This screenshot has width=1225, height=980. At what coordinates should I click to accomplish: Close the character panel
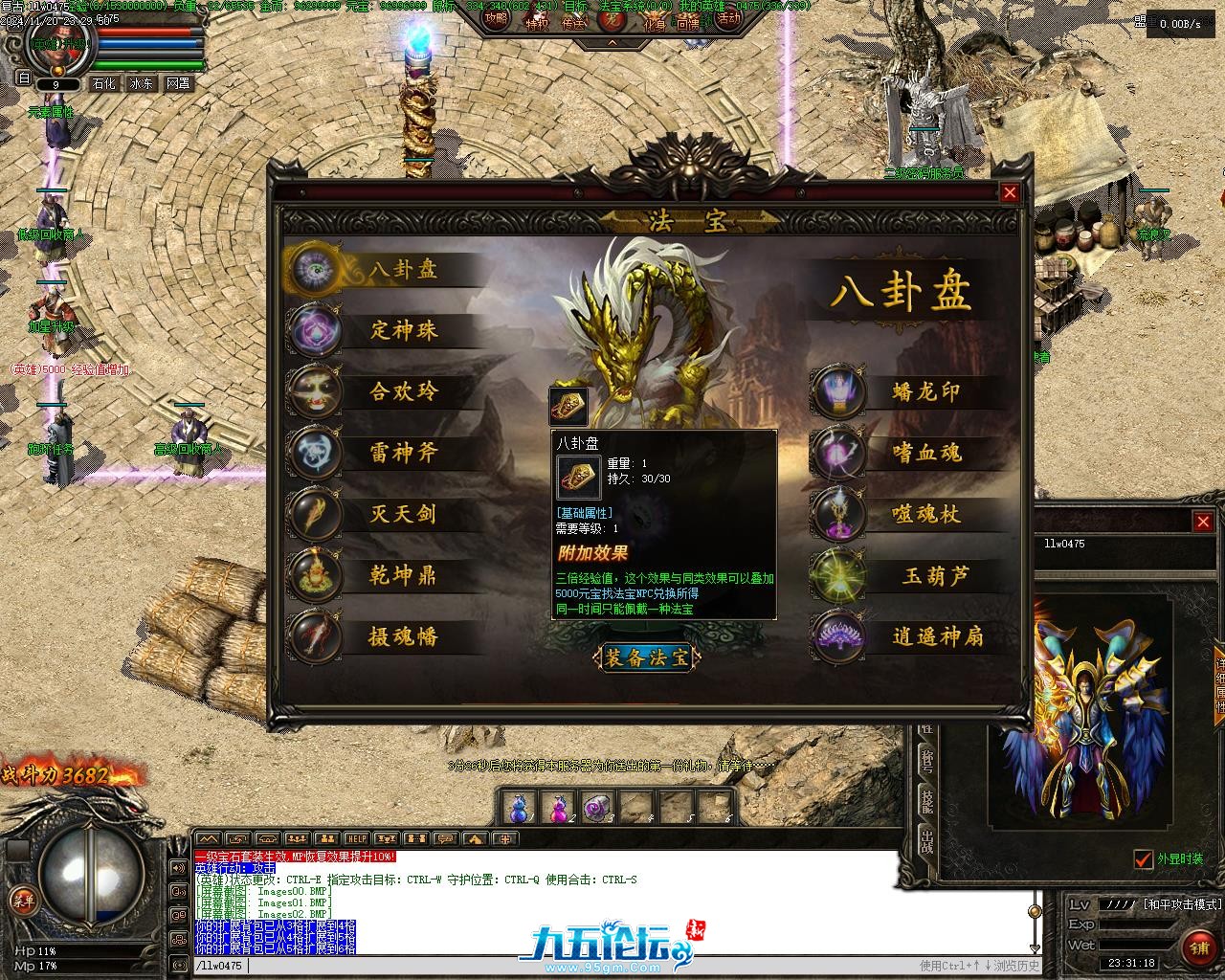coord(1203,522)
